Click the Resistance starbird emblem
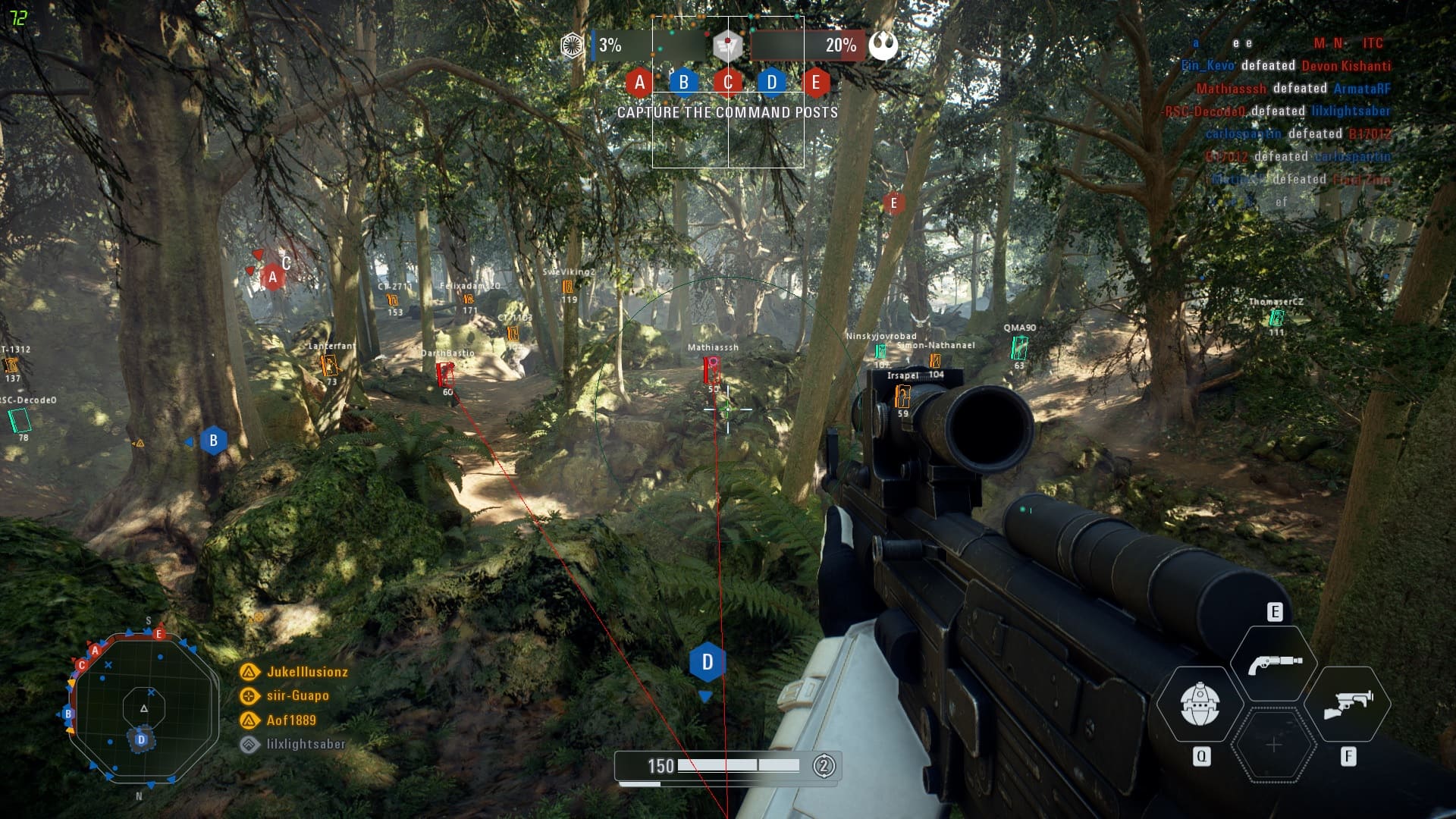This screenshot has width=1456, height=819. (x=883, y=45)
